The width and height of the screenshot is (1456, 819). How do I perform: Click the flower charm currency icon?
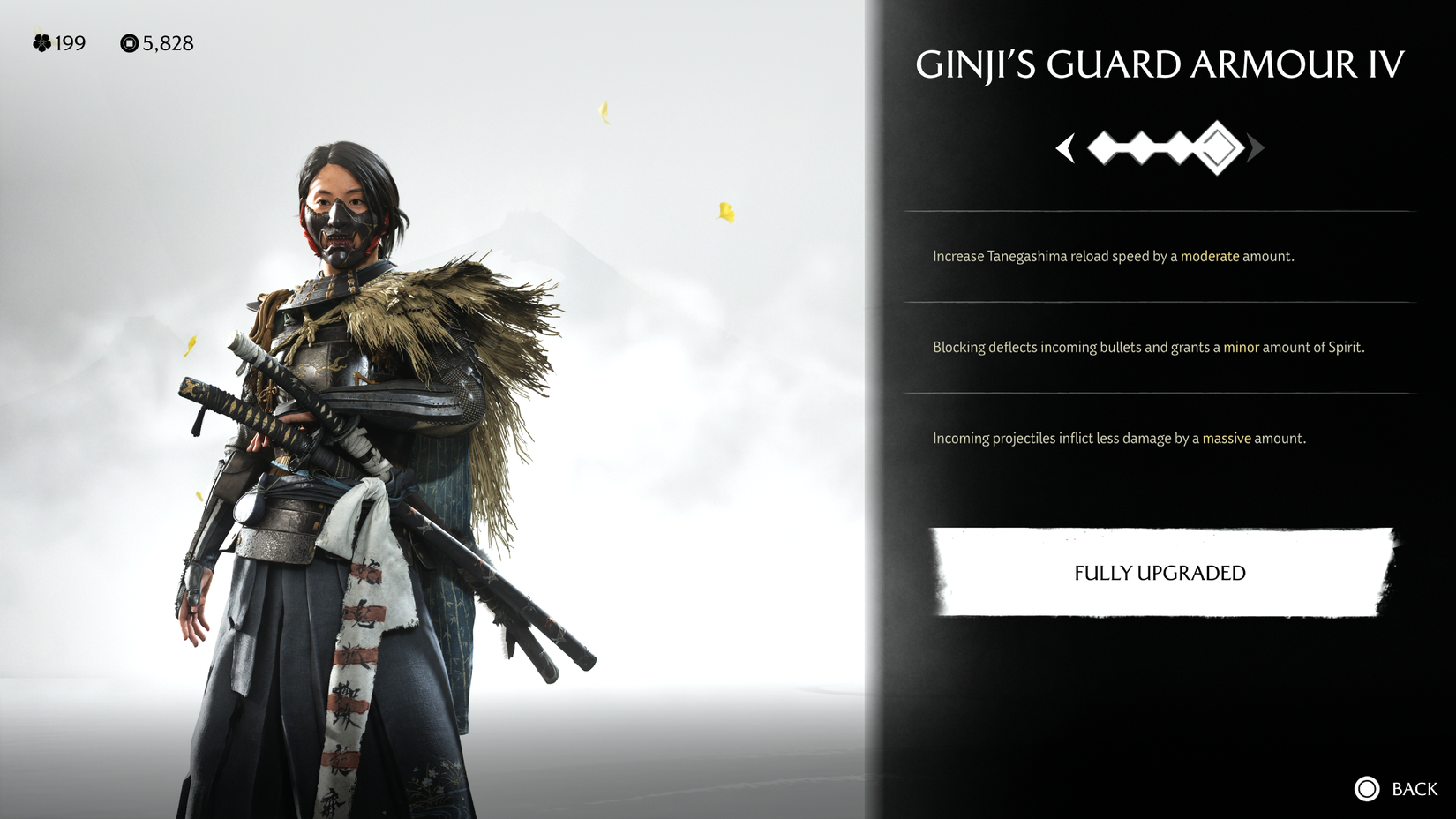tap(41, 43)
